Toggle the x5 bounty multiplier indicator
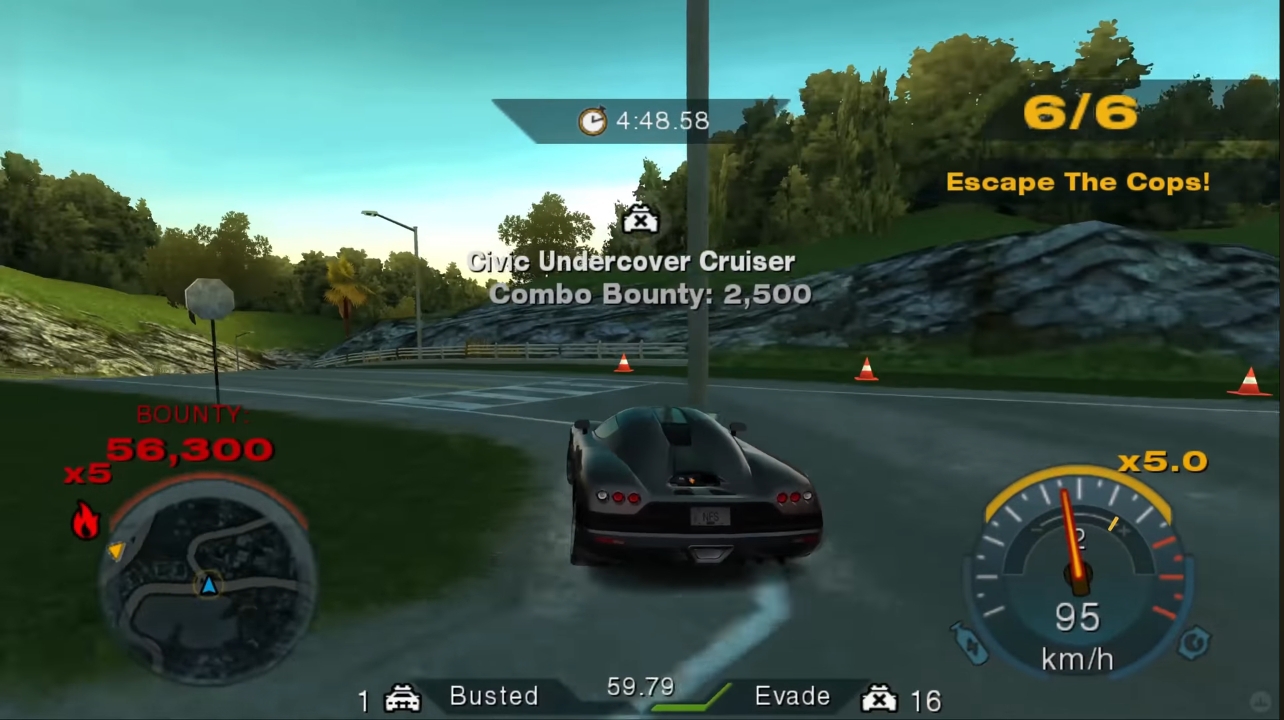This screenshot has height=720, width=1284. [x=86, y=474]
